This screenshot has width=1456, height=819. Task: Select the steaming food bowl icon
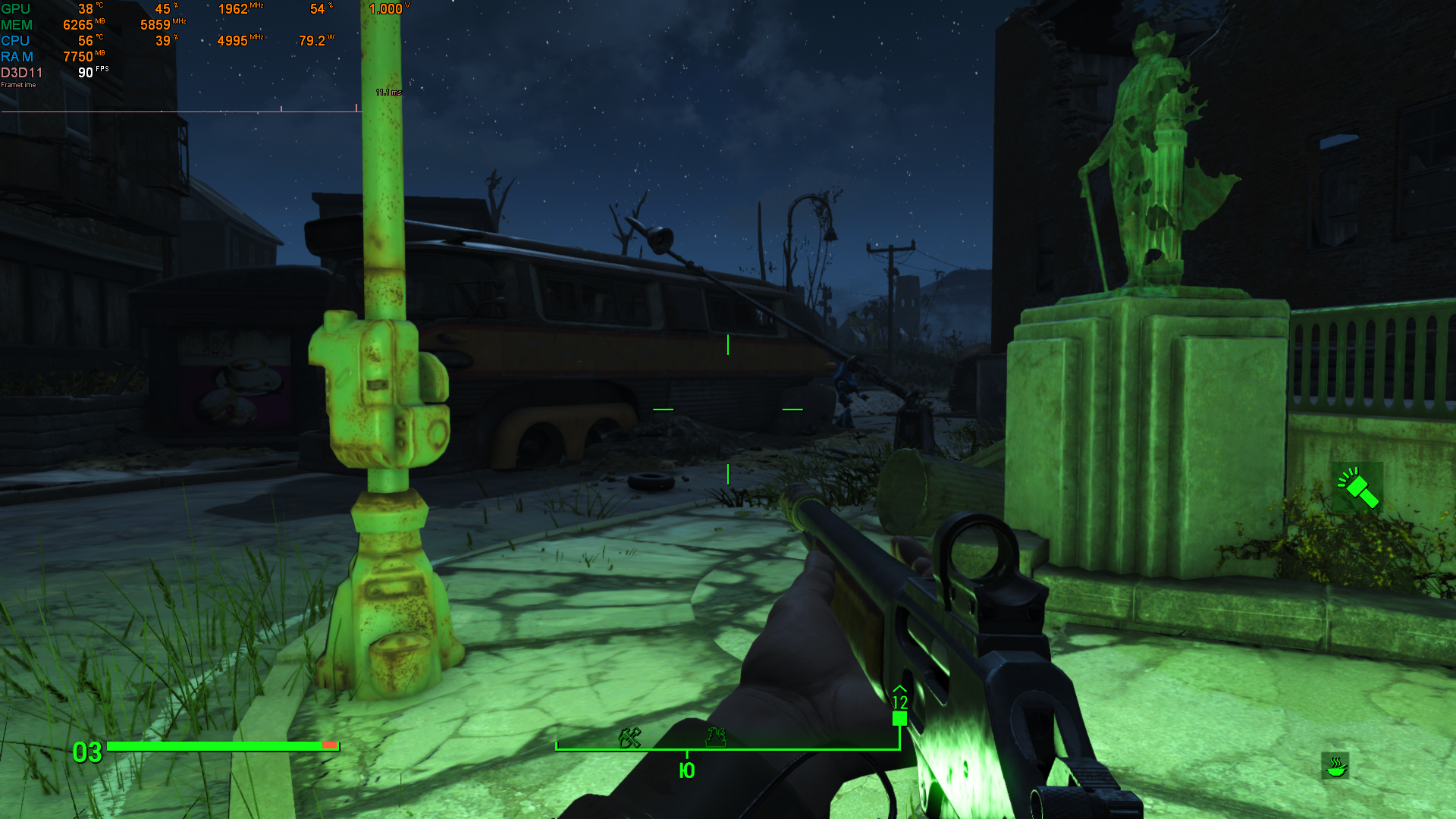click(1335, 766)
